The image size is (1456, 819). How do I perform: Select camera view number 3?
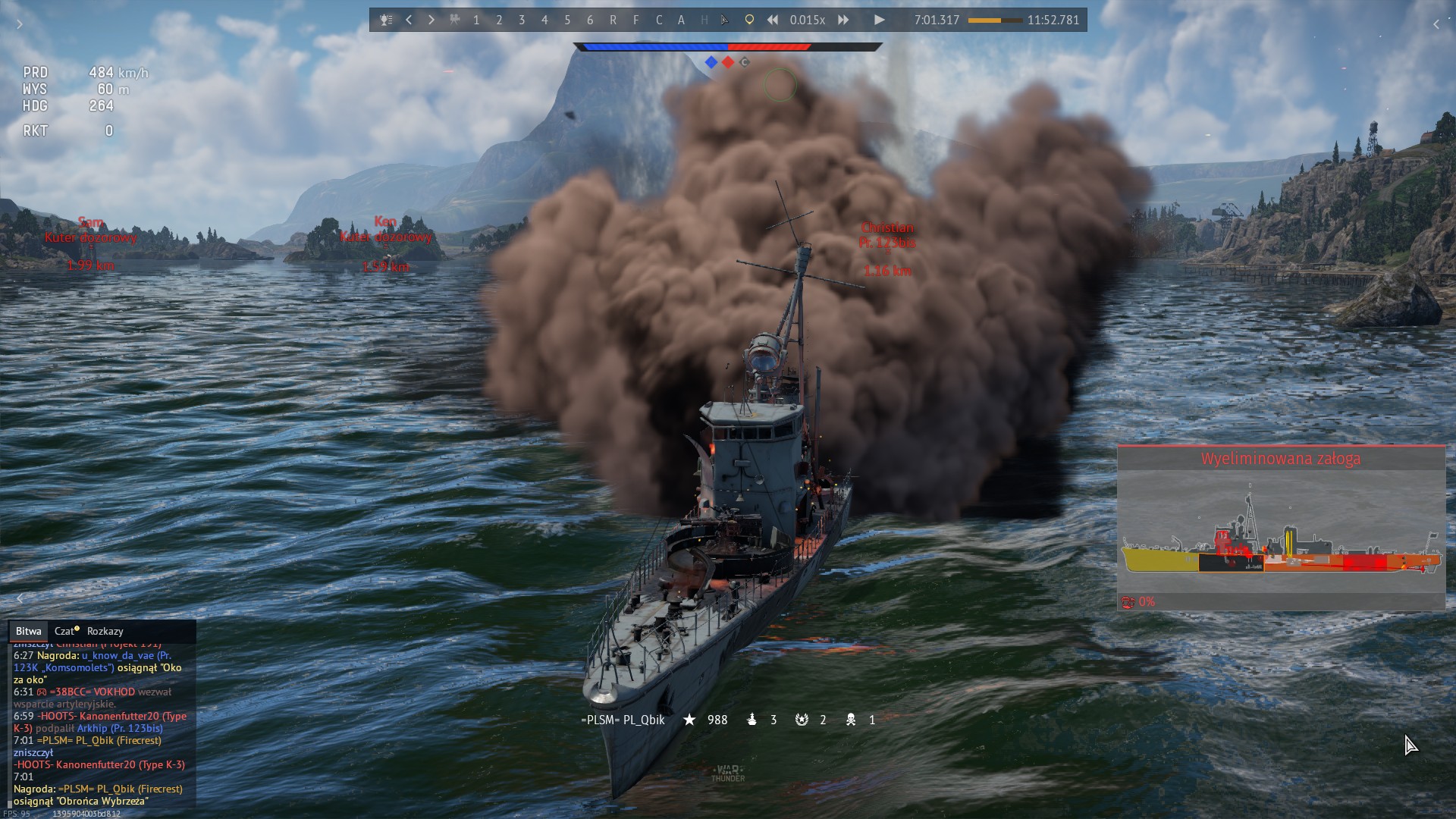[522, 20]
